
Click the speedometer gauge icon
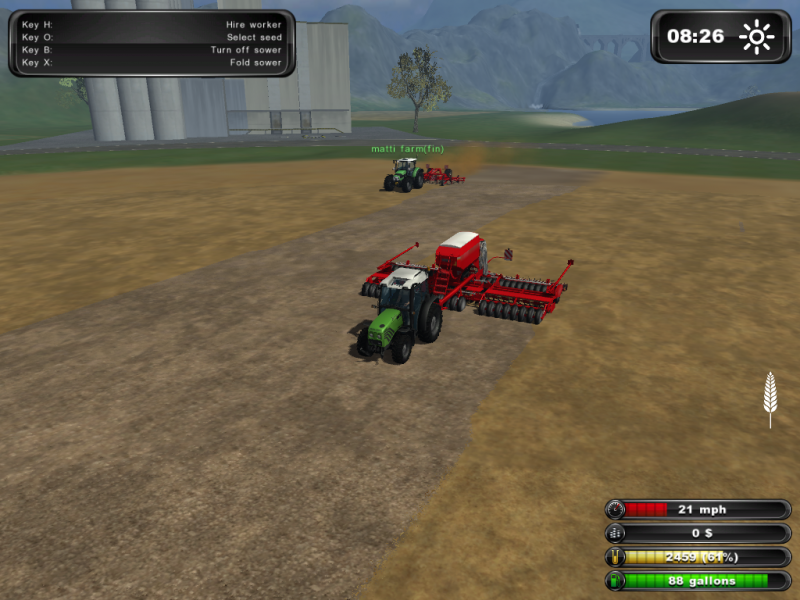point(616,509)
